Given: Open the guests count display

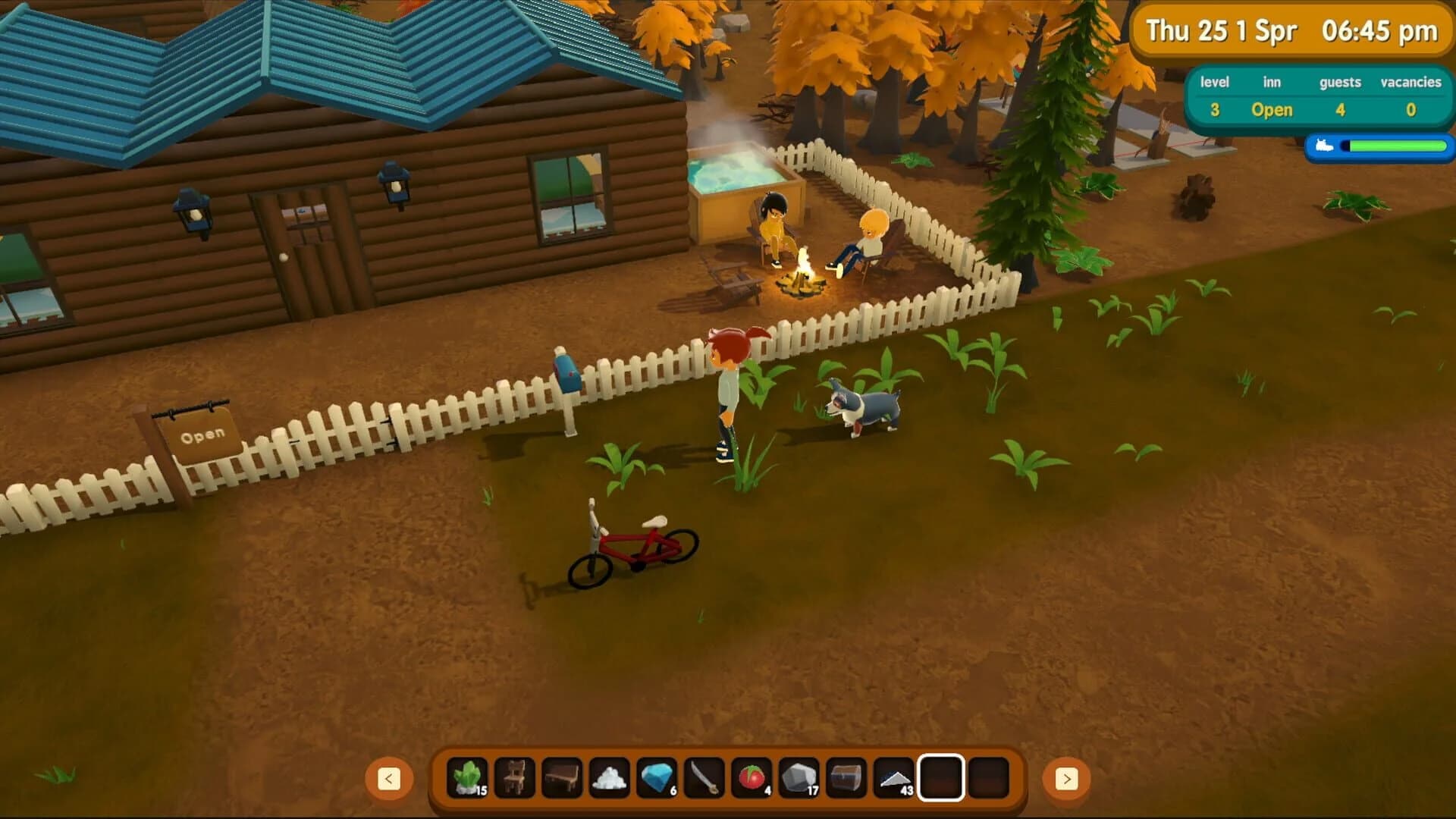Looking at the screenshot, I should [x=1340, y=110].
